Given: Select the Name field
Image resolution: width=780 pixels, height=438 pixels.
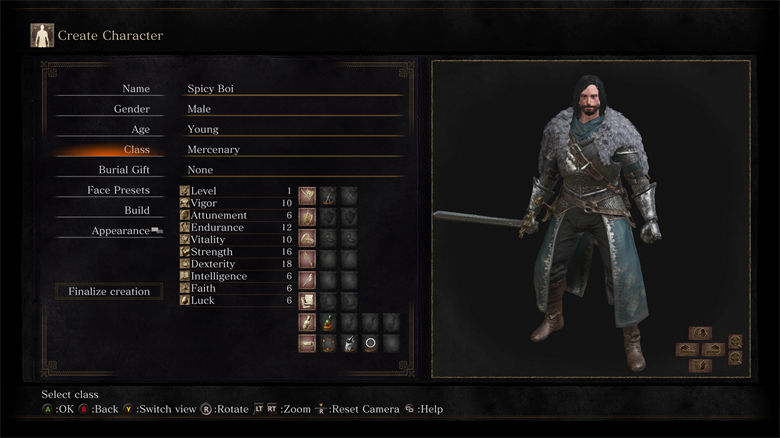Looking at the screenshot, I should [136, 89].
